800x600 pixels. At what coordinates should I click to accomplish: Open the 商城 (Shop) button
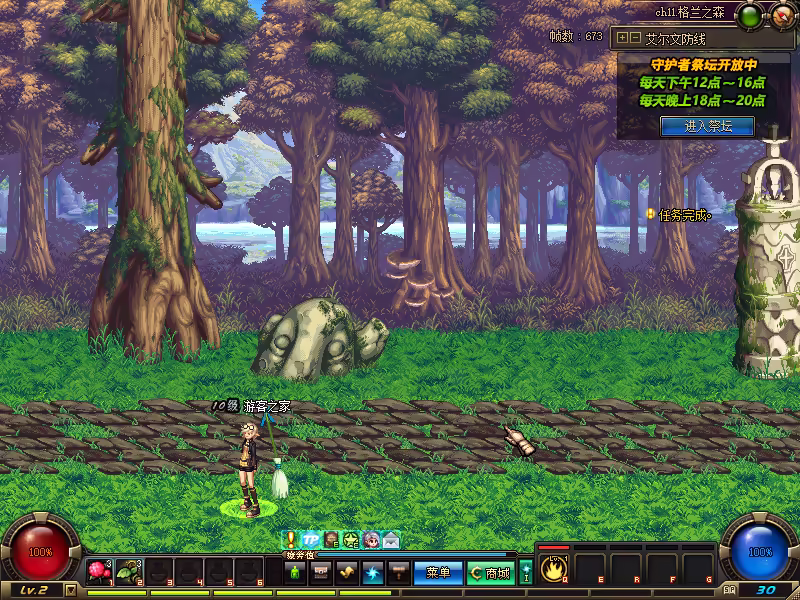[x=490, y=573]
